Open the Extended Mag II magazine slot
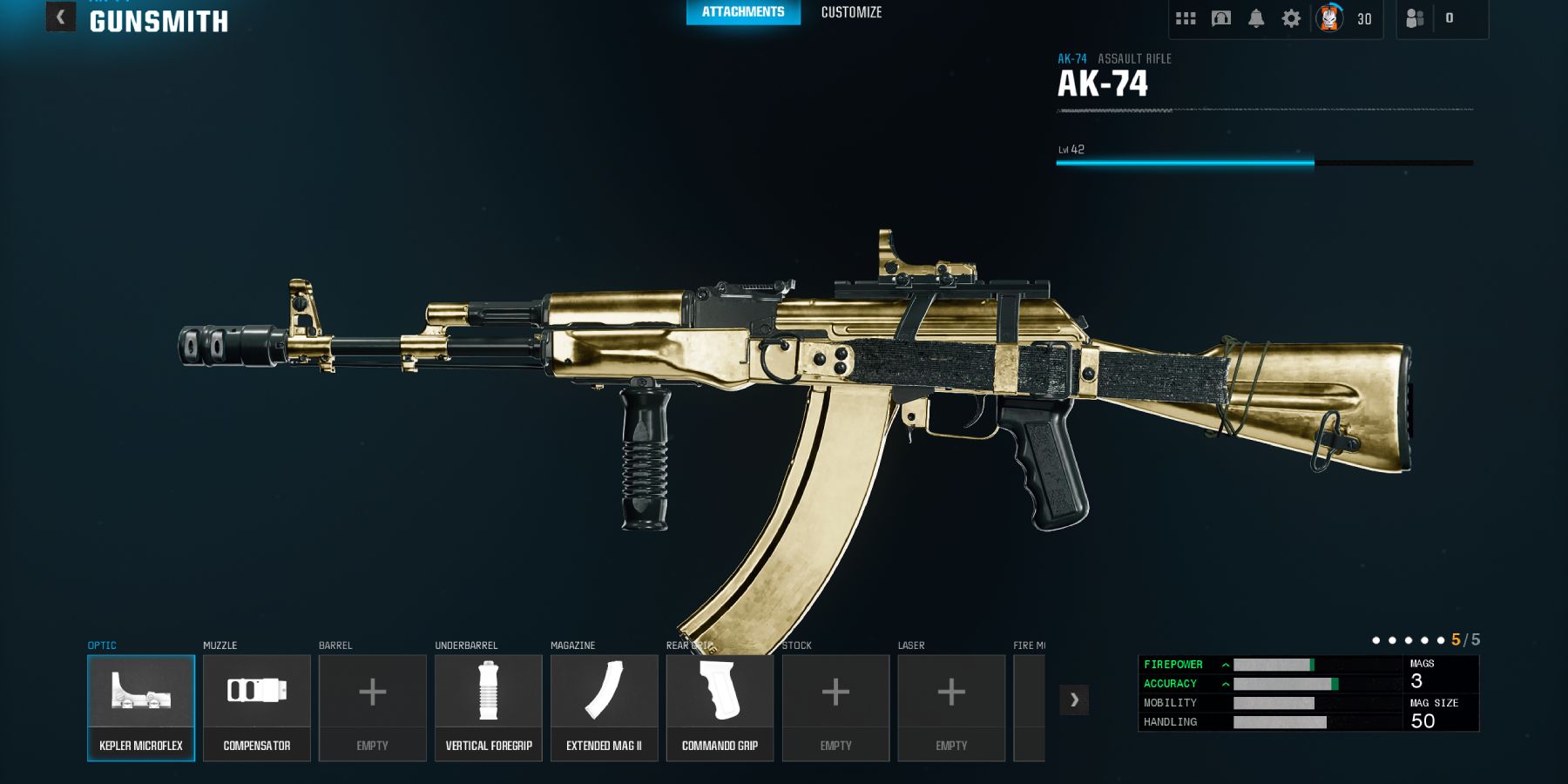 (605, 707)
